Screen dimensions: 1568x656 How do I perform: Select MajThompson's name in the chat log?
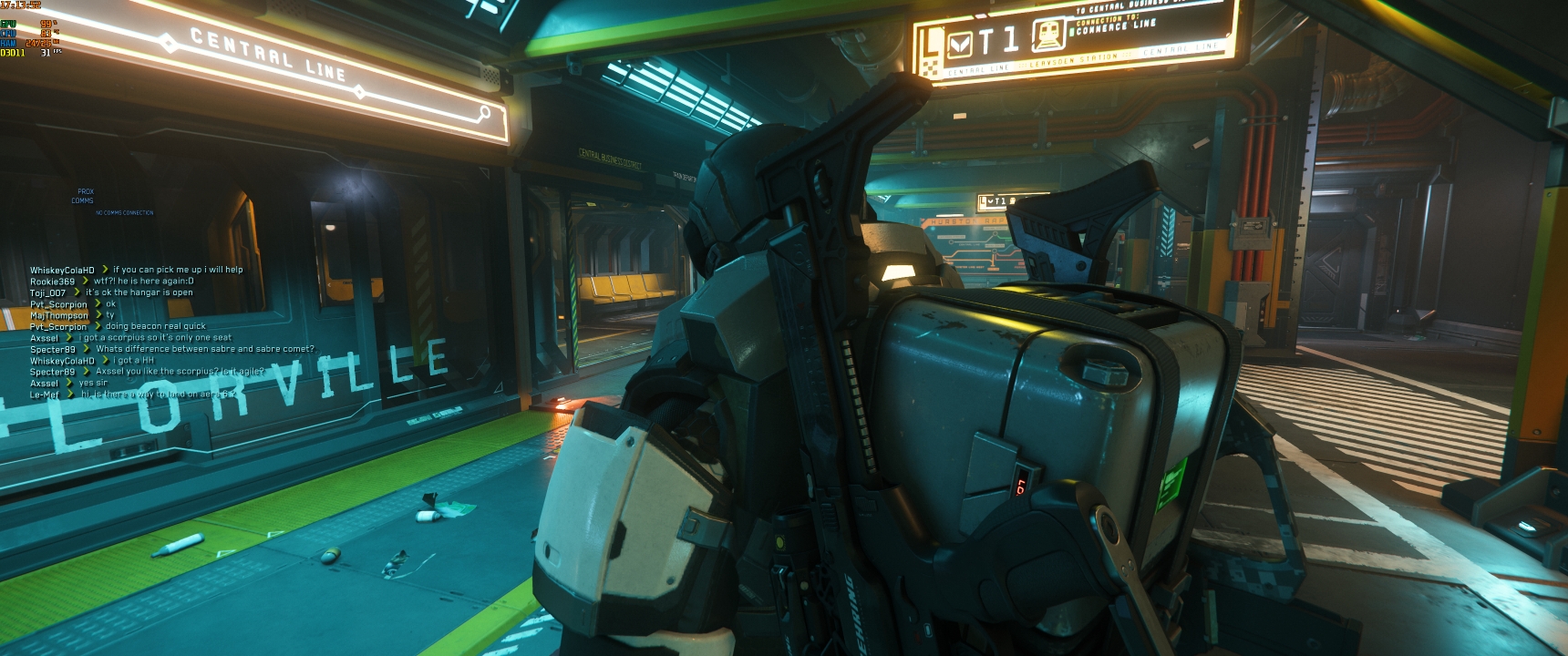(x=58, y=315)
